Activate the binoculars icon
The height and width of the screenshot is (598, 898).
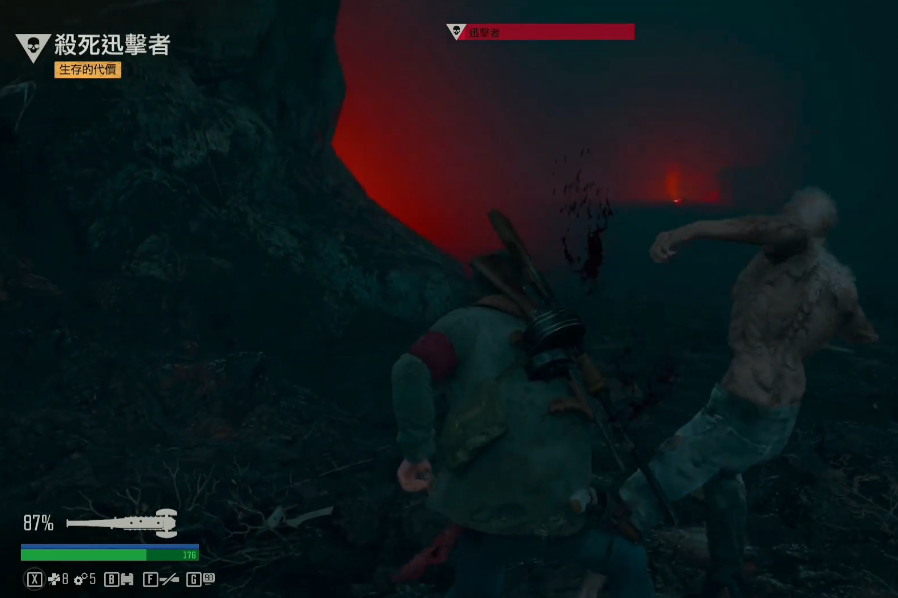pos(127,579)
